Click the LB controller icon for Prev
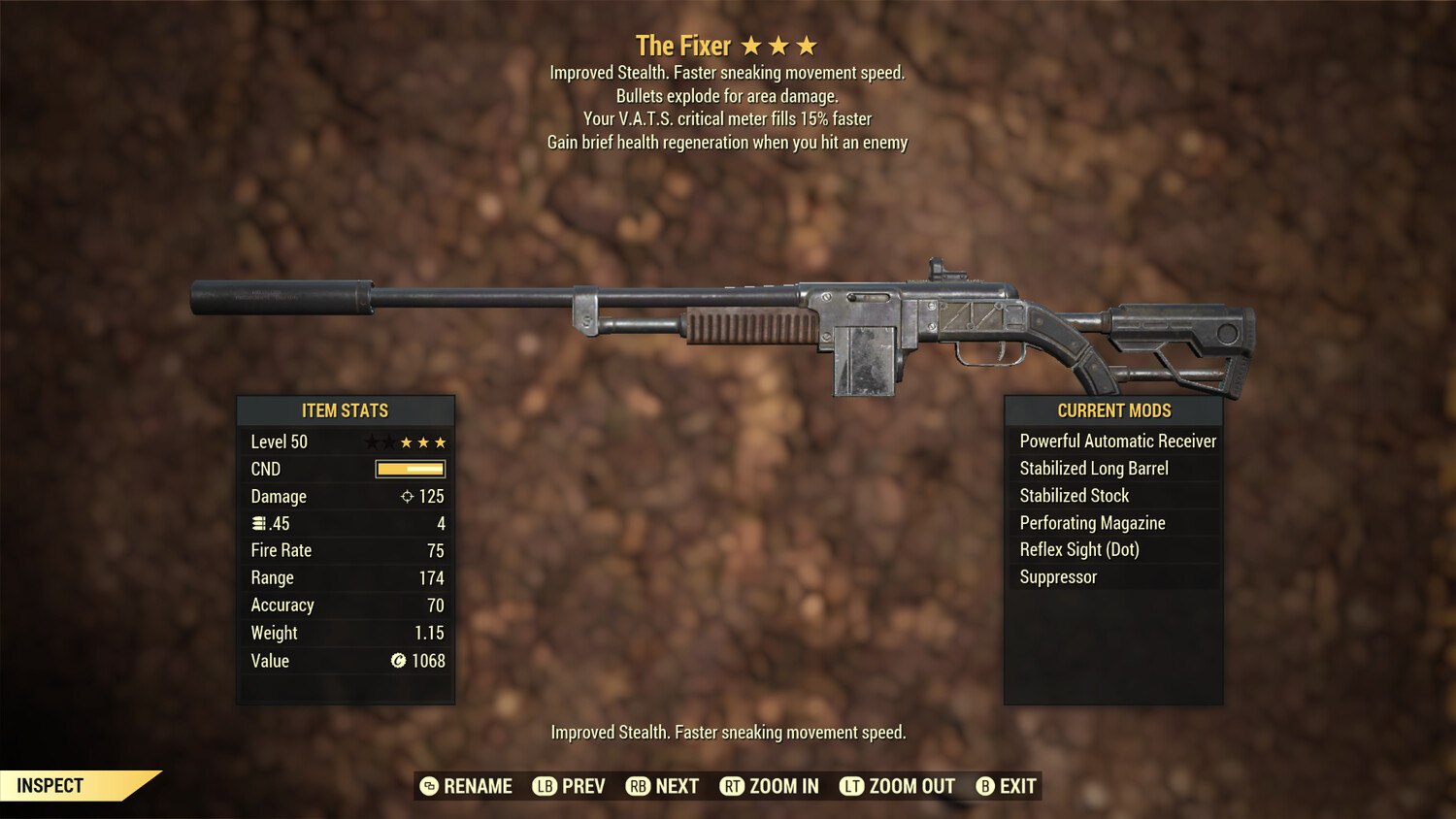Screen dimensions: 1456x819 click(x=546, y=786)
